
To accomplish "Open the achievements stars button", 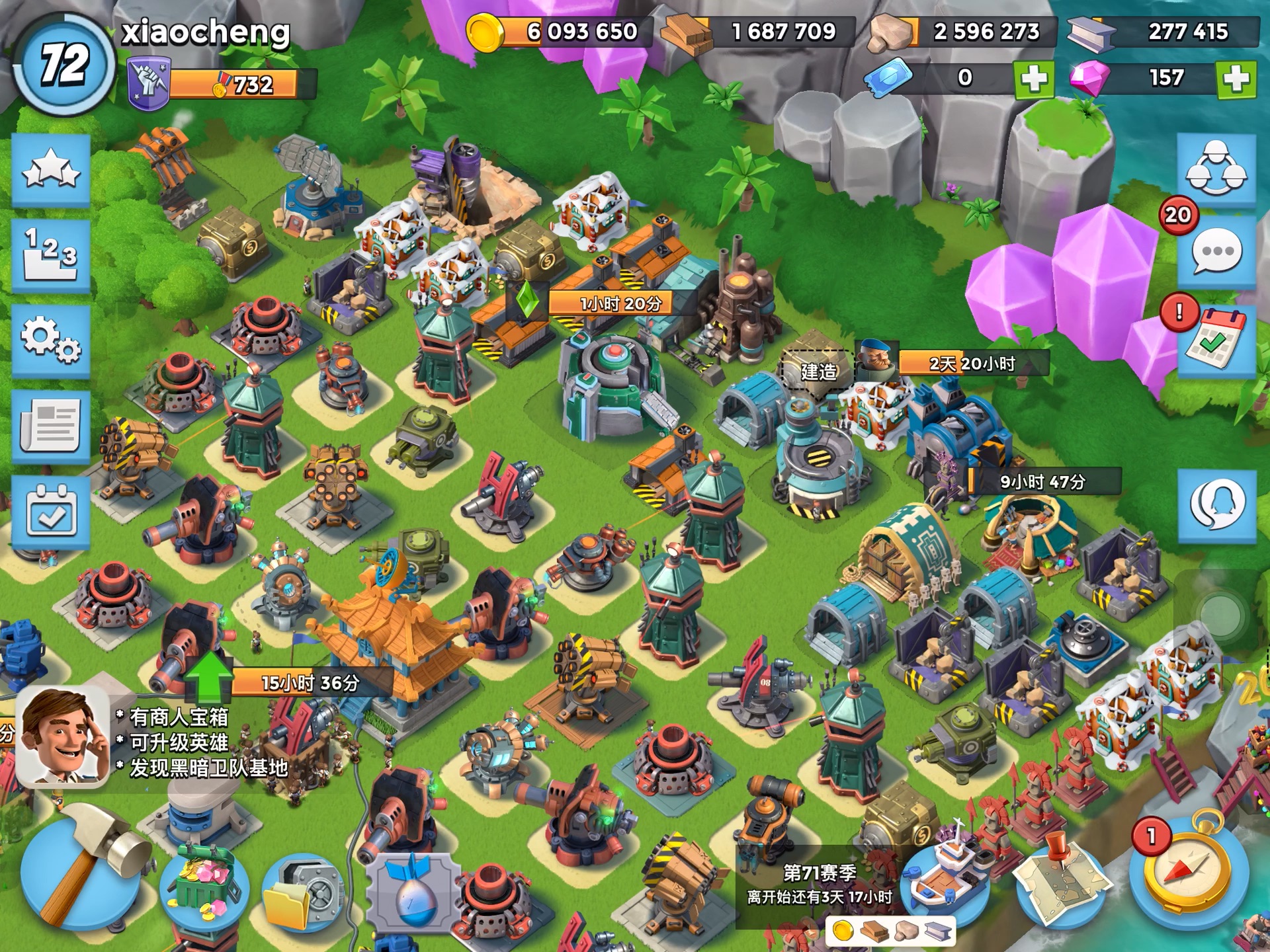I will click(51, 171).
